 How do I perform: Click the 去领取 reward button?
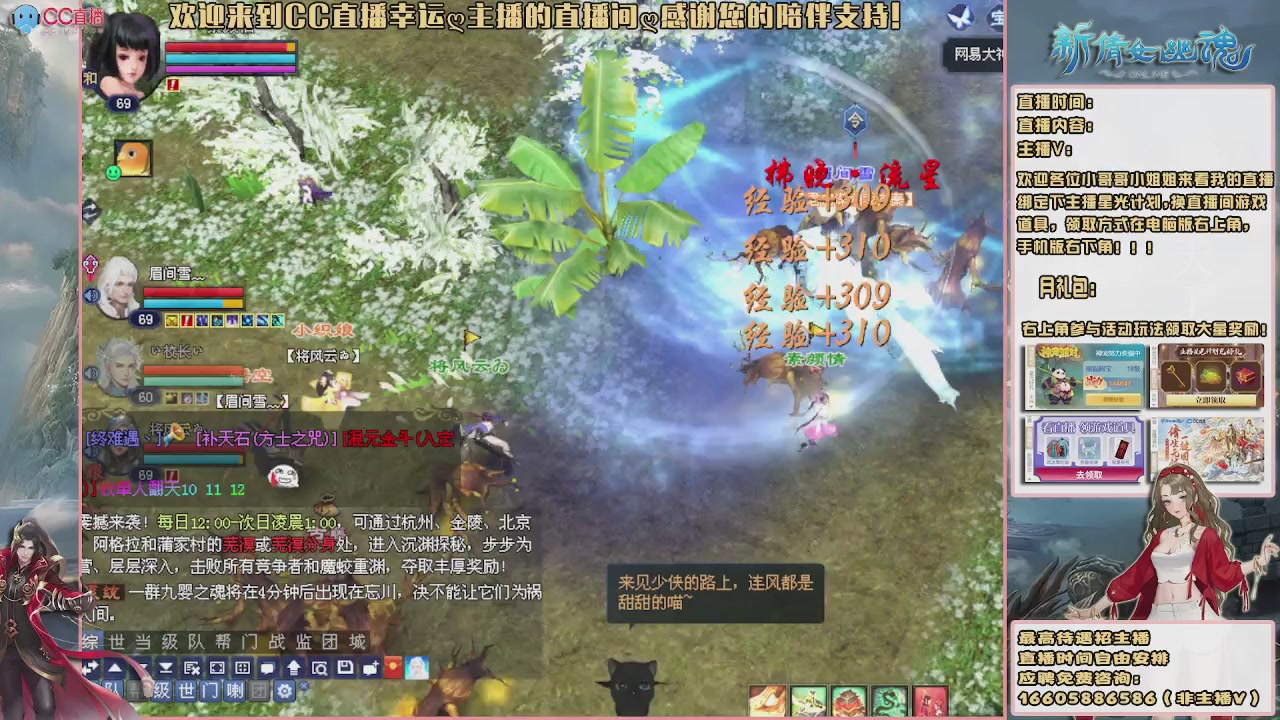pos(1092,474)
